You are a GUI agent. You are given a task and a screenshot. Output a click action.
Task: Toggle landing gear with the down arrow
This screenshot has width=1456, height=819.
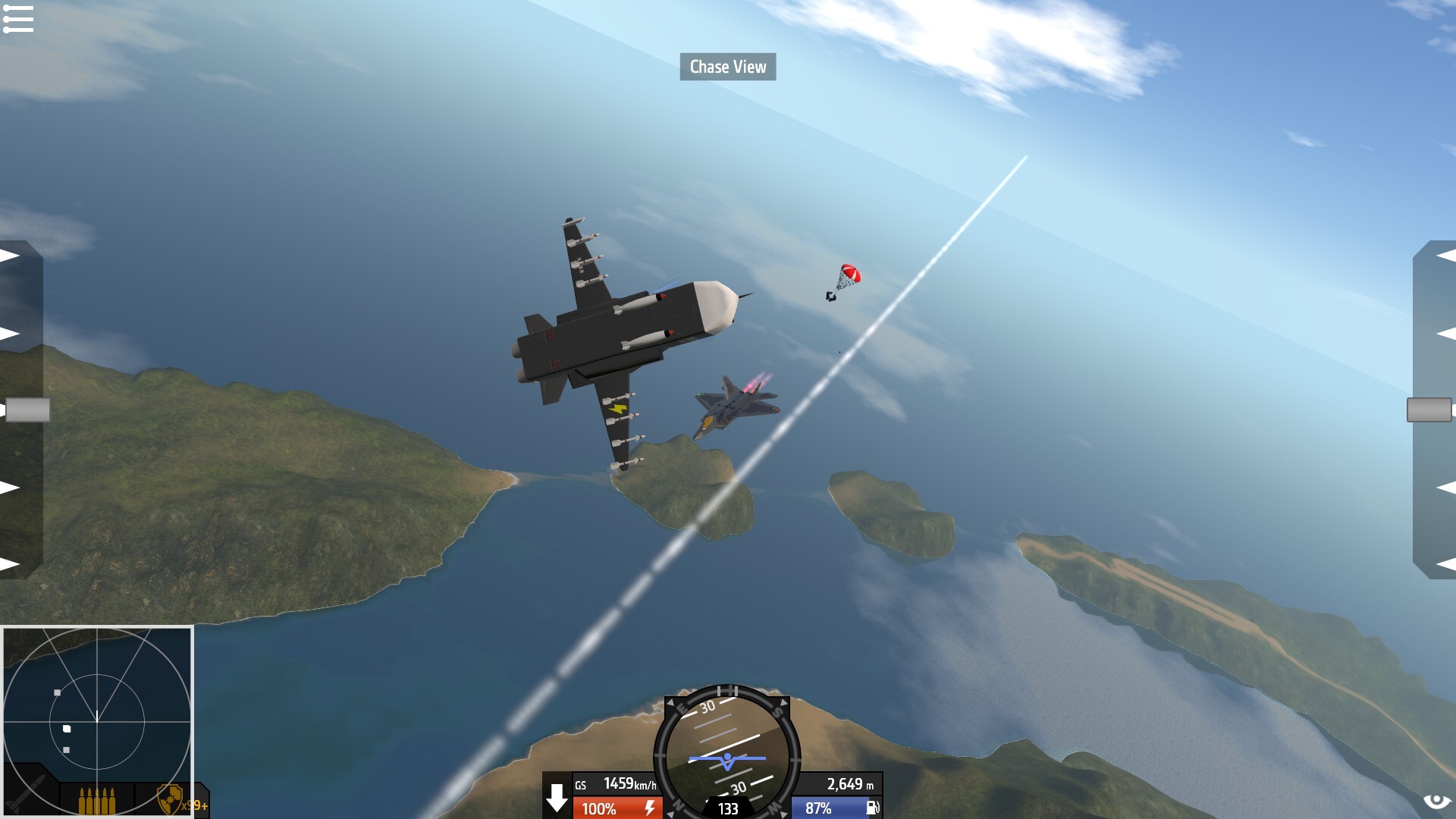click(x=557, y=798)
